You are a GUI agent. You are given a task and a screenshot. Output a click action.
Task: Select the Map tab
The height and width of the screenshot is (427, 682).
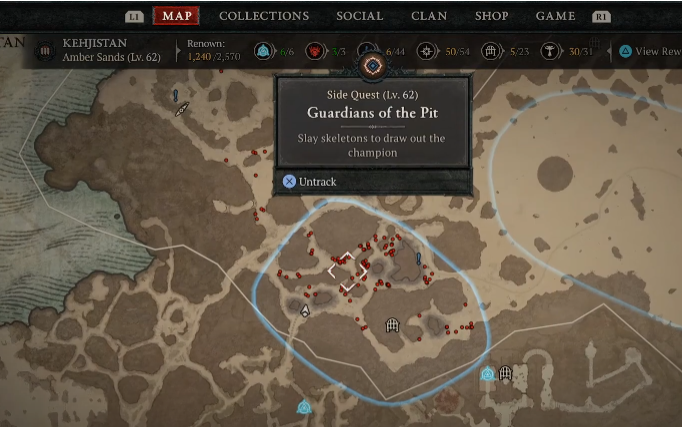[177, 16]
